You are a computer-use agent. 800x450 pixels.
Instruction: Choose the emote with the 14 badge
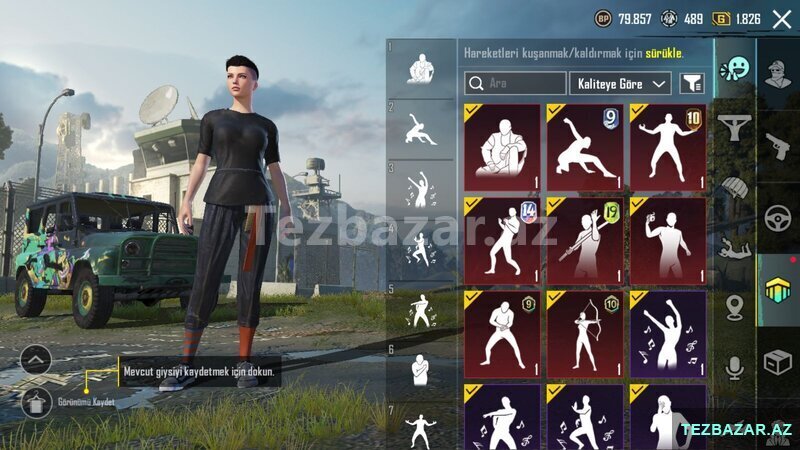coord(502,241)
